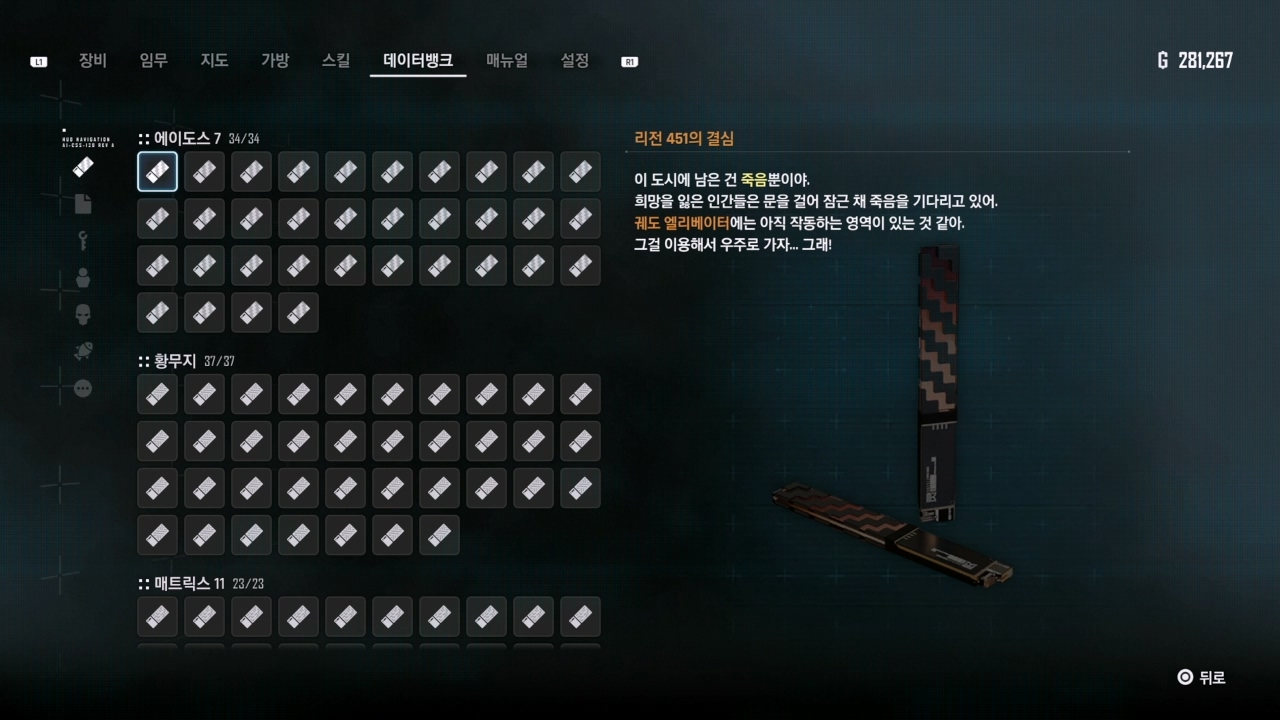Open the key category icon

83,240
